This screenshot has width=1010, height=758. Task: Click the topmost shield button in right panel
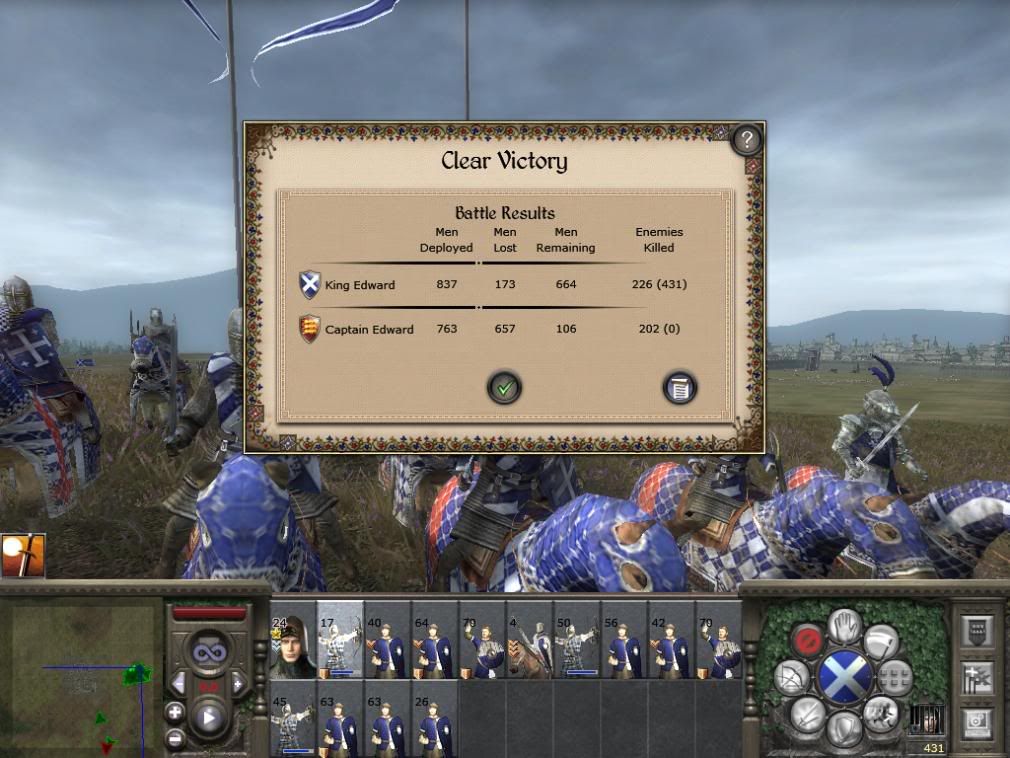pos(975,630)
